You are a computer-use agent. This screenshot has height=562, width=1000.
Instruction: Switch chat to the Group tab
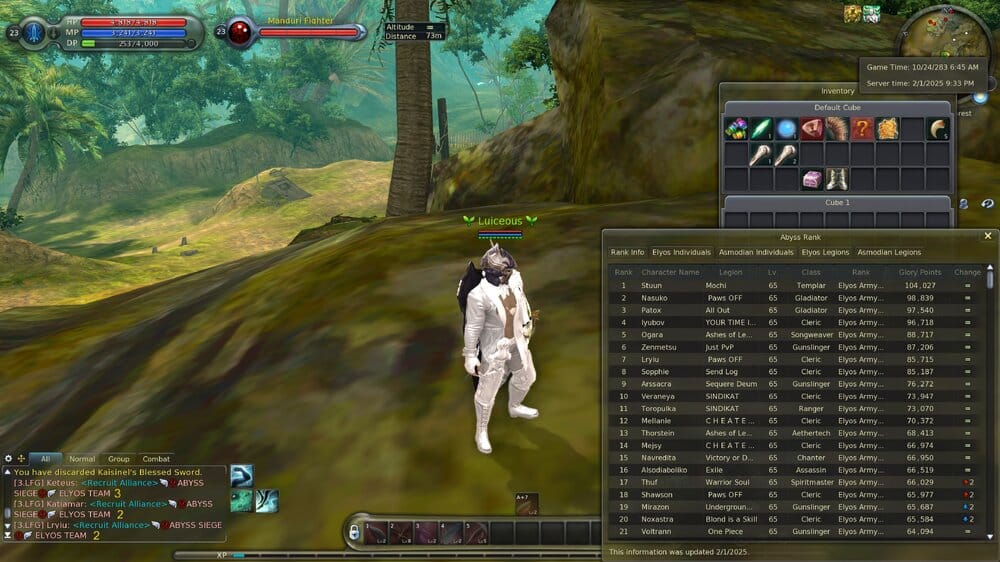pyautogui.click(x=119, y=459)
